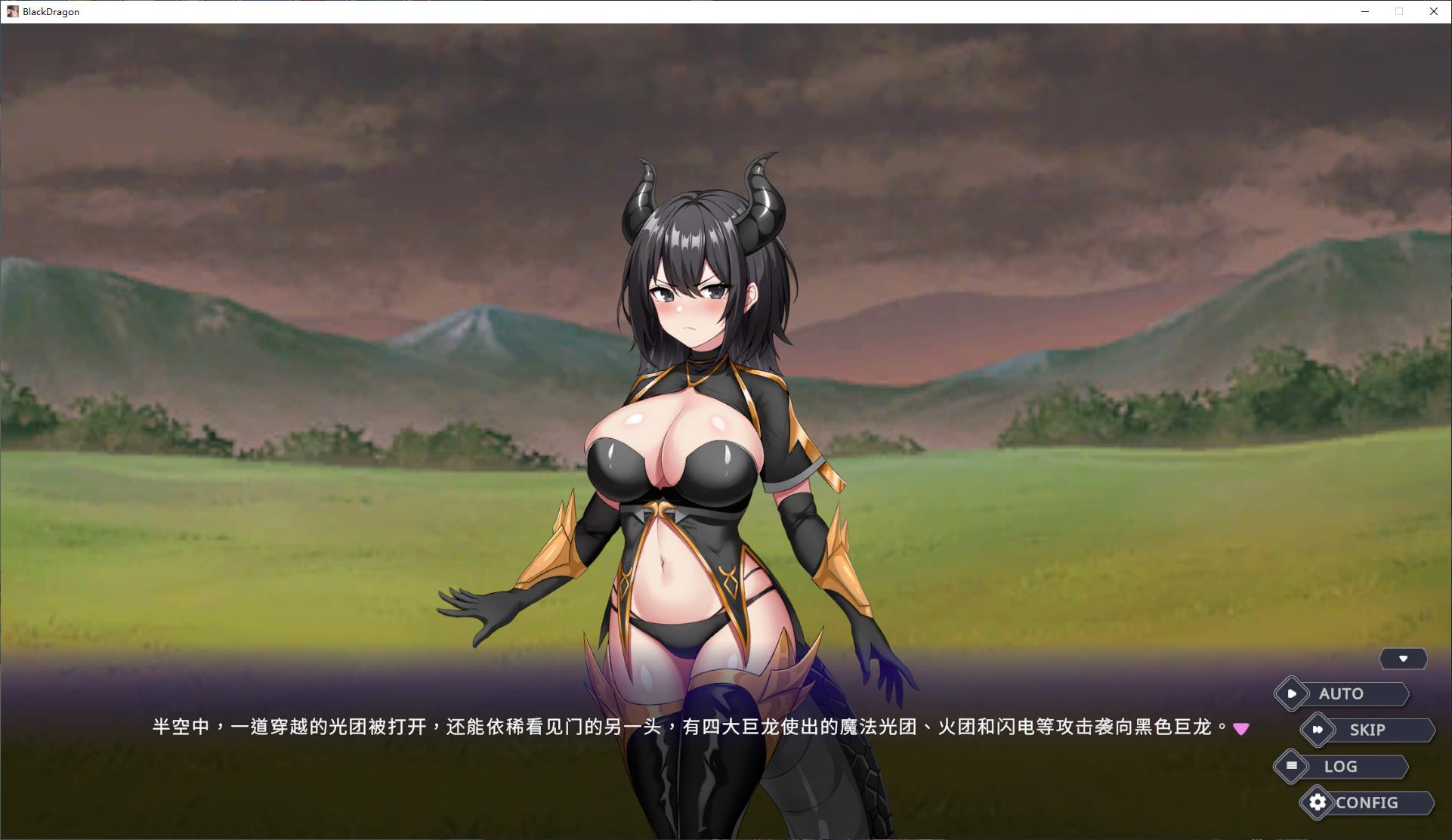Open the history via the LOG hamburger icon
Screen dimensions: 1452x840
tap(1290, 766)
